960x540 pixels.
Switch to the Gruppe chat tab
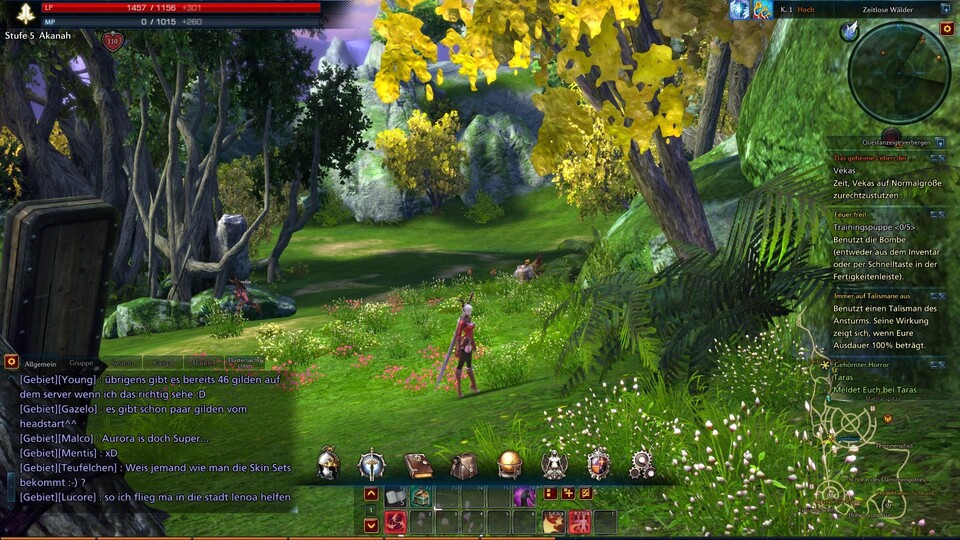82,363
